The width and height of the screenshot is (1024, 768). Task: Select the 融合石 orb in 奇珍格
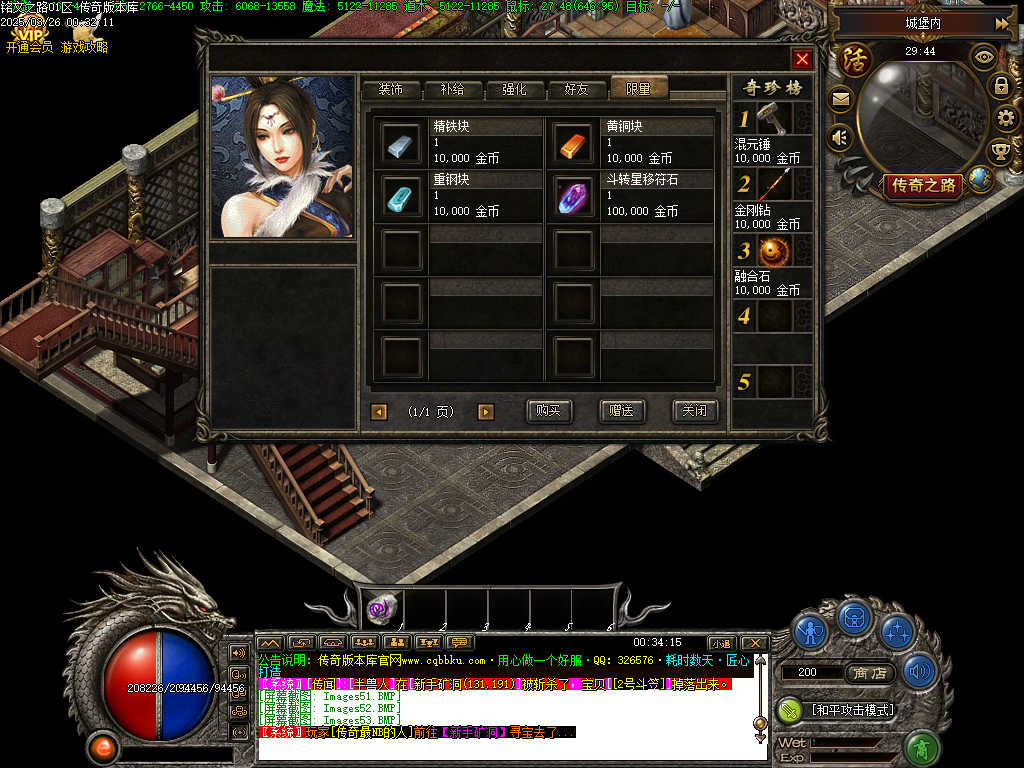(x=774, y=251)
